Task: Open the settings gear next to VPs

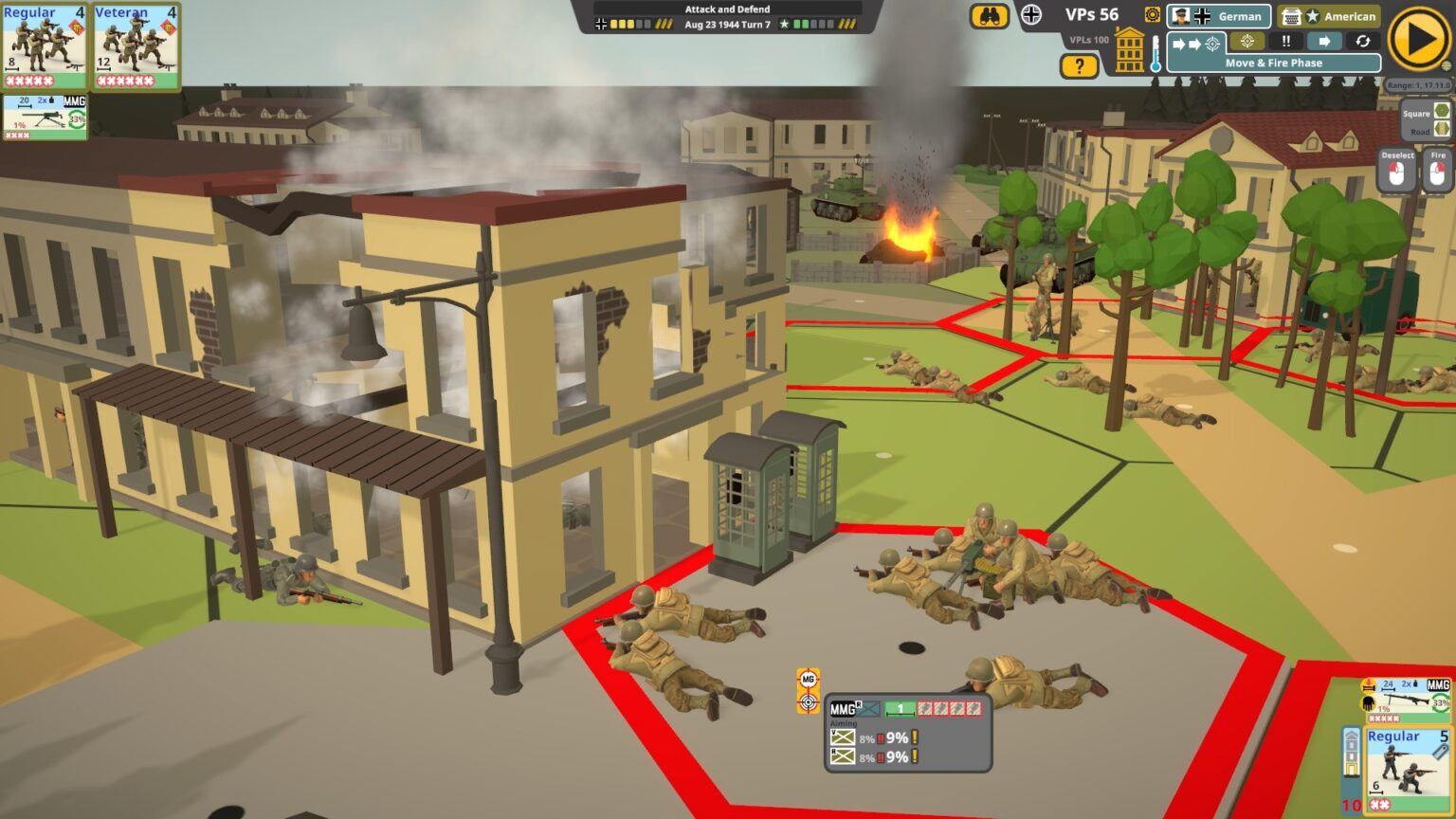Action: pos(1152,14)
